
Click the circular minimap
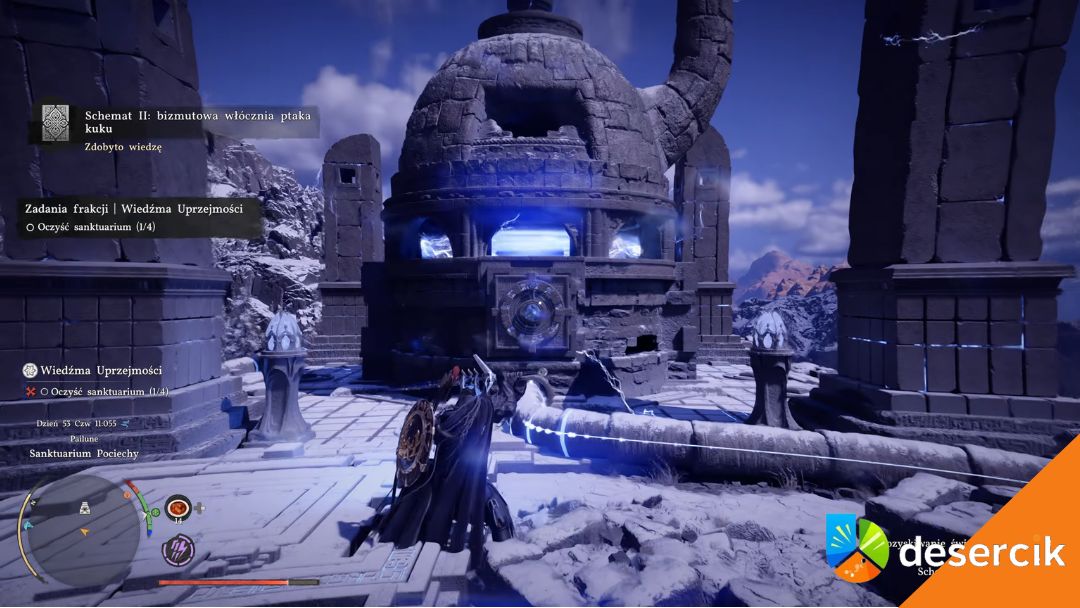(82, 529)
